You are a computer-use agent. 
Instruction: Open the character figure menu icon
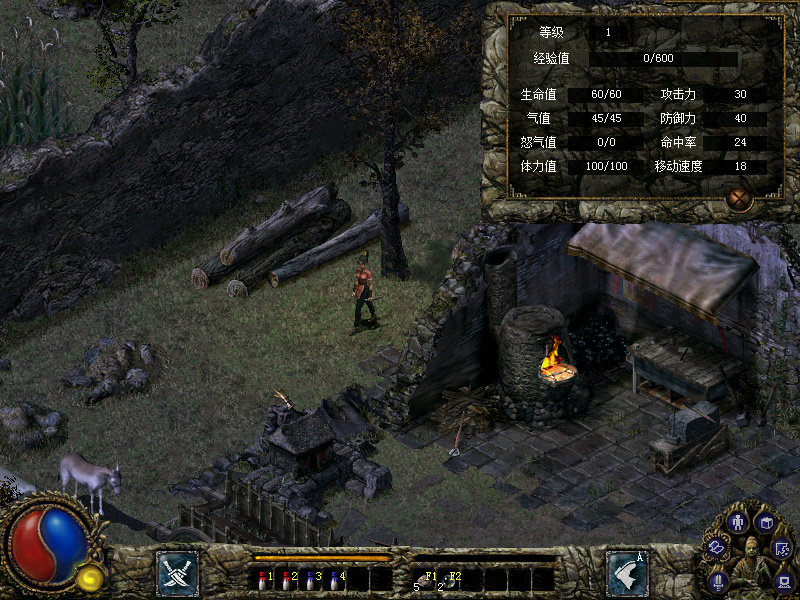pos(739,522)
